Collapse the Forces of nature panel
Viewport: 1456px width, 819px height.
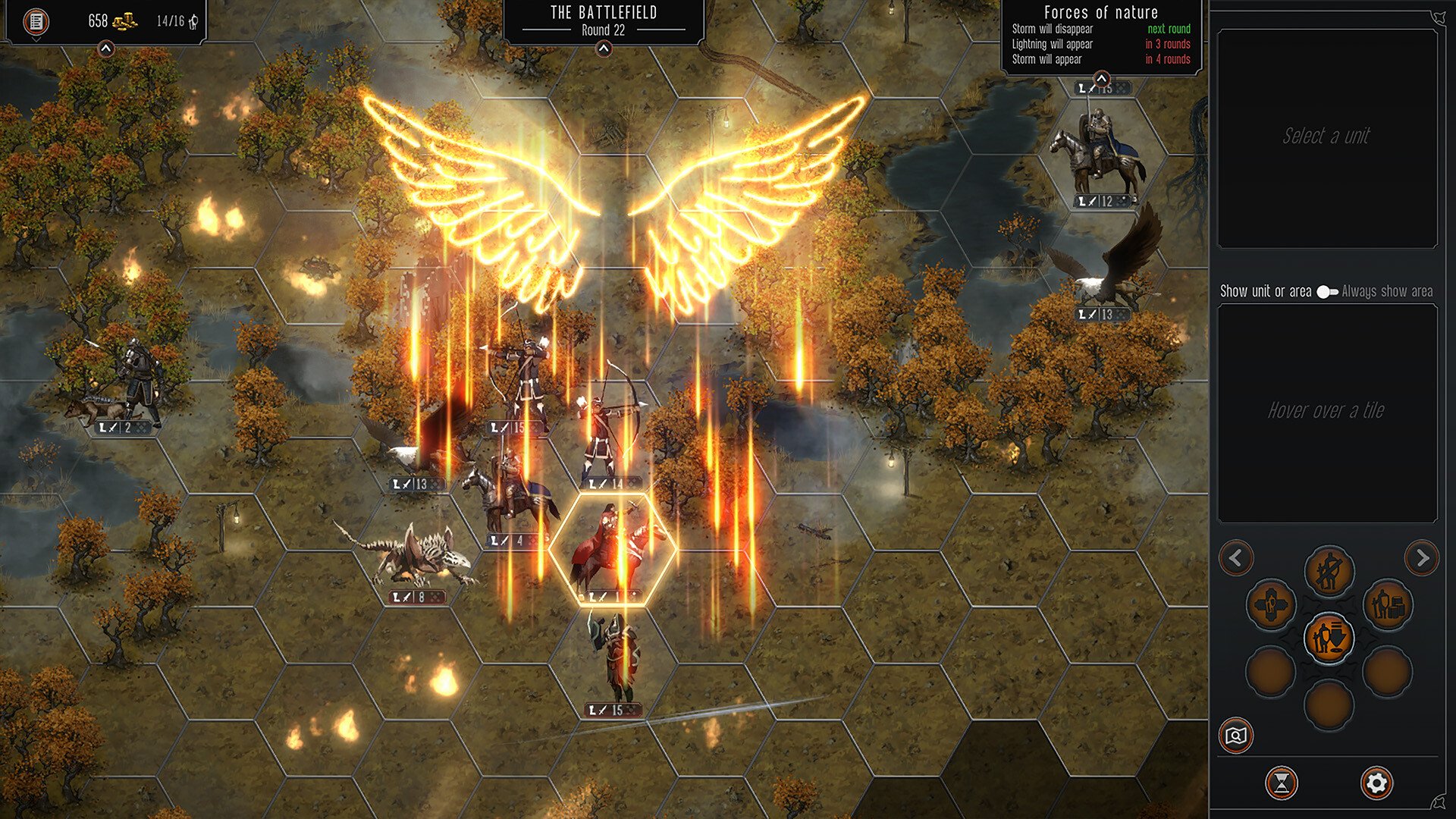point(1101,78)
